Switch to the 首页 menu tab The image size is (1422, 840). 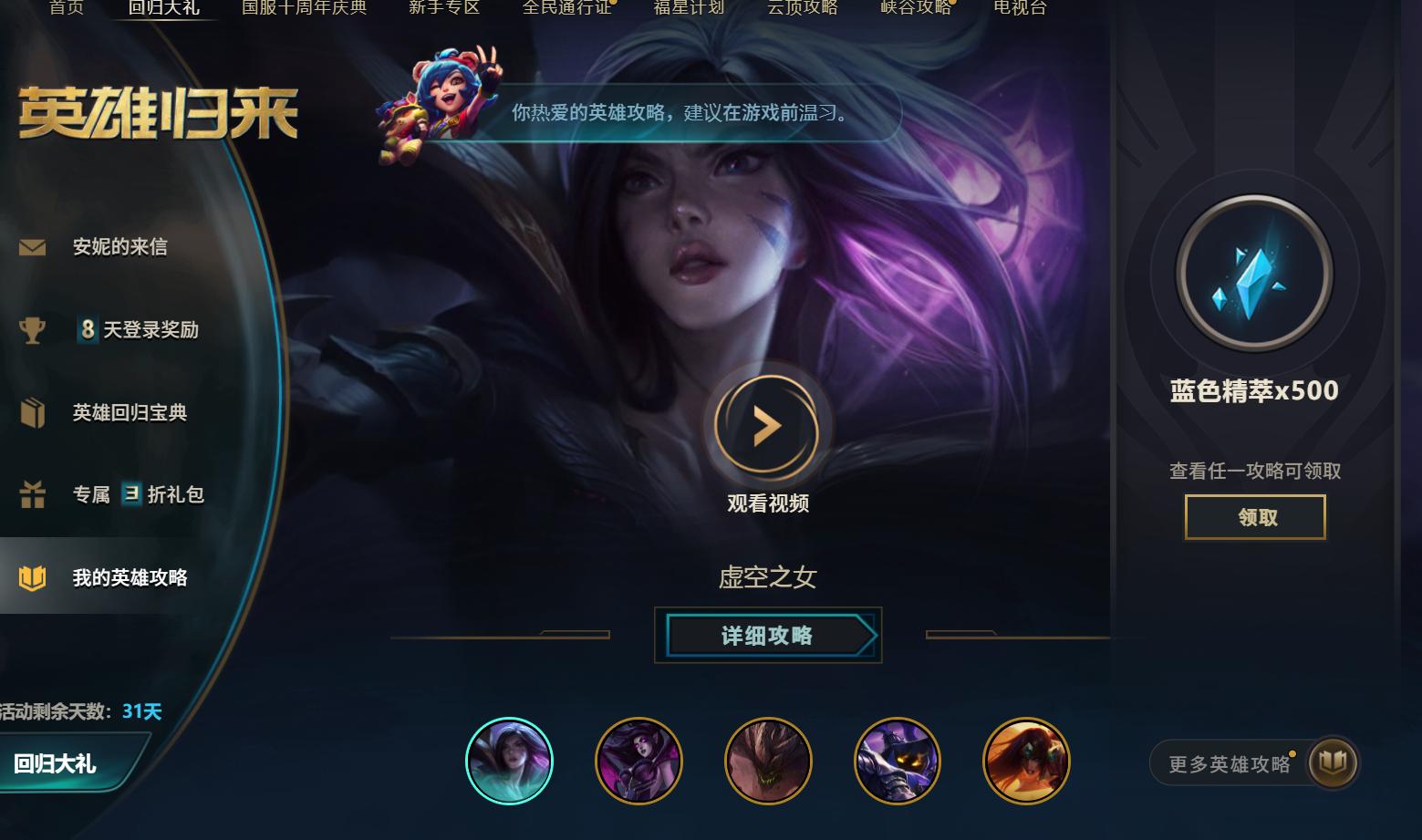pyautogui.click(x=65, y=6)
